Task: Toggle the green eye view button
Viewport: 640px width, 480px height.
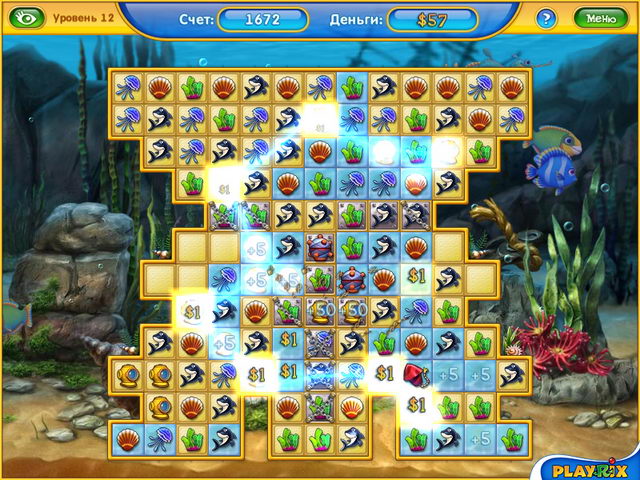Action: click(28, 18)
